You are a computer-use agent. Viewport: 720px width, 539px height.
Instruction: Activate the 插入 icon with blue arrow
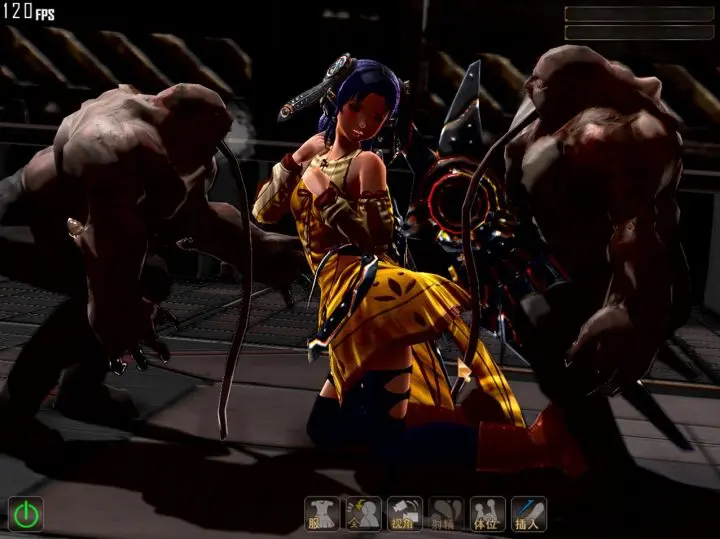click(x=528, y=514)
